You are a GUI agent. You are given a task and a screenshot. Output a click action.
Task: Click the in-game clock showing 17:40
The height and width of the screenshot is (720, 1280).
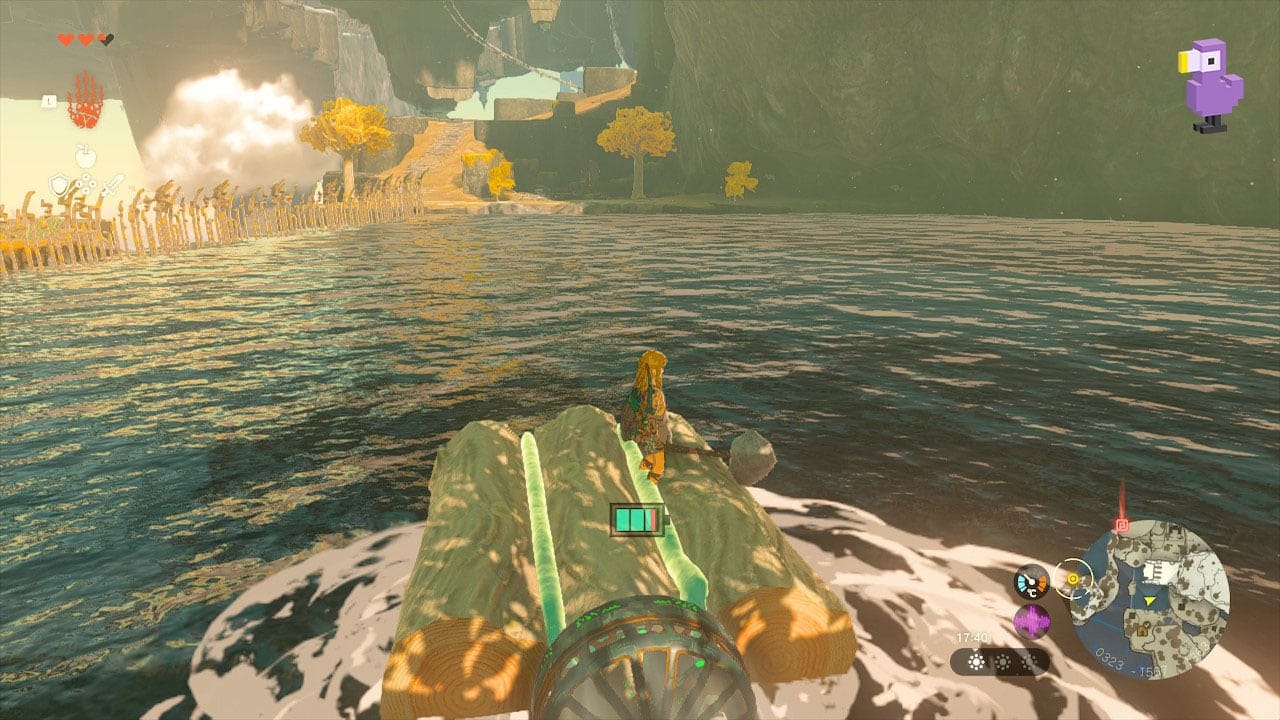972,637
